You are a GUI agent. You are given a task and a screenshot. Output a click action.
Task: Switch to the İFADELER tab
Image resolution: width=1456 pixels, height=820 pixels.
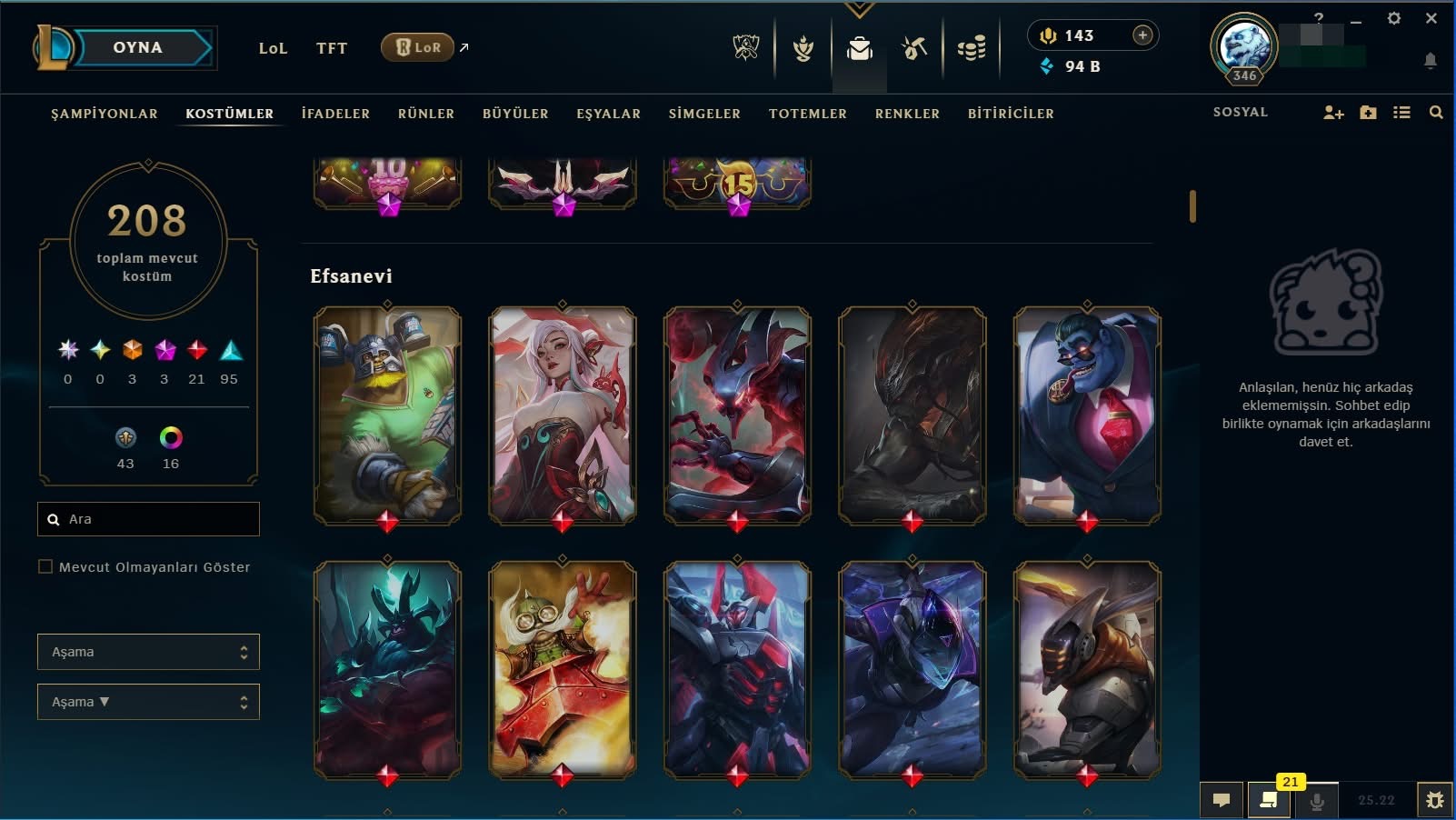pos(335,114)
